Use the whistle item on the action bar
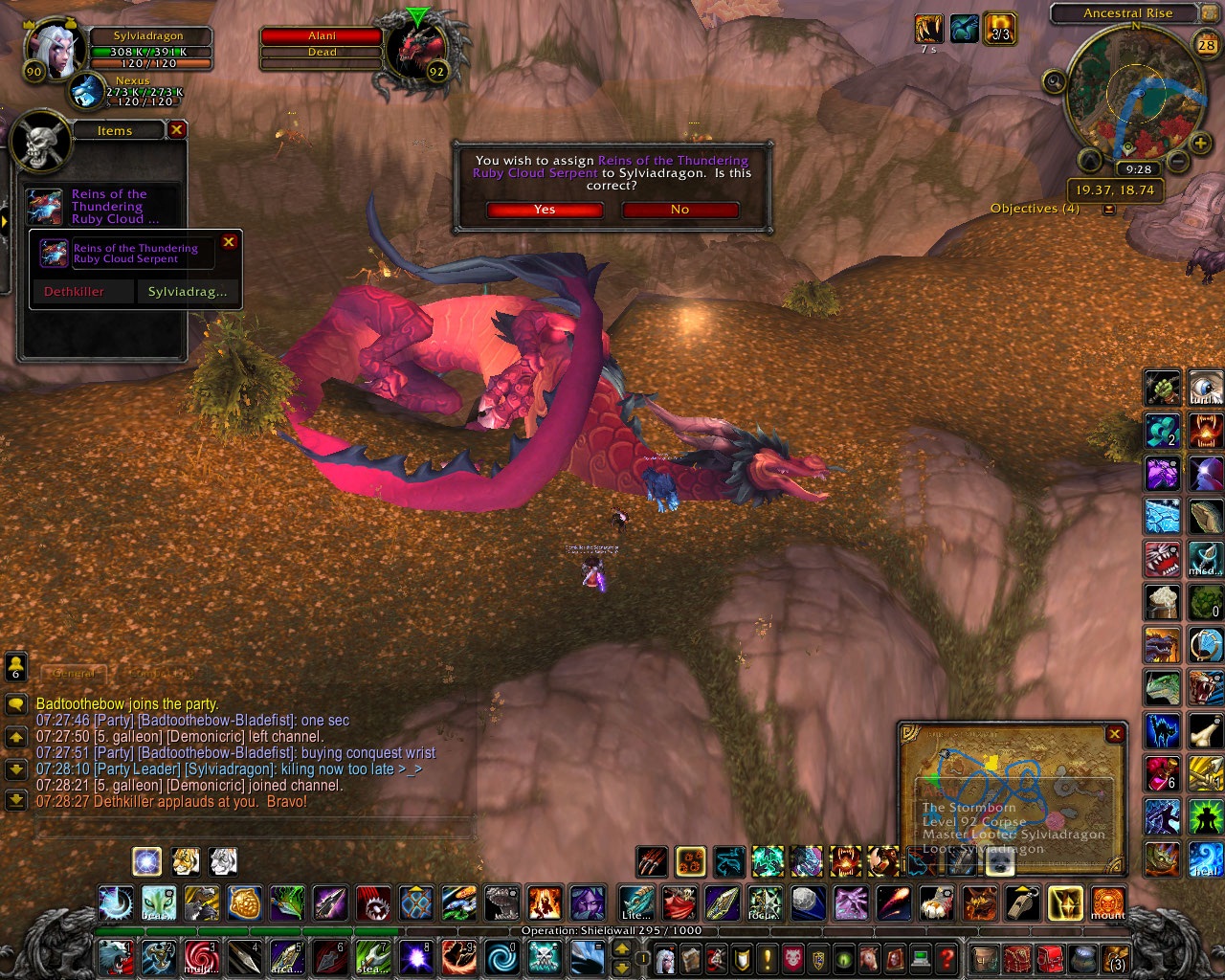Image resolution: width=1225 pixels, height=980 pixels. click(1022, 904)
